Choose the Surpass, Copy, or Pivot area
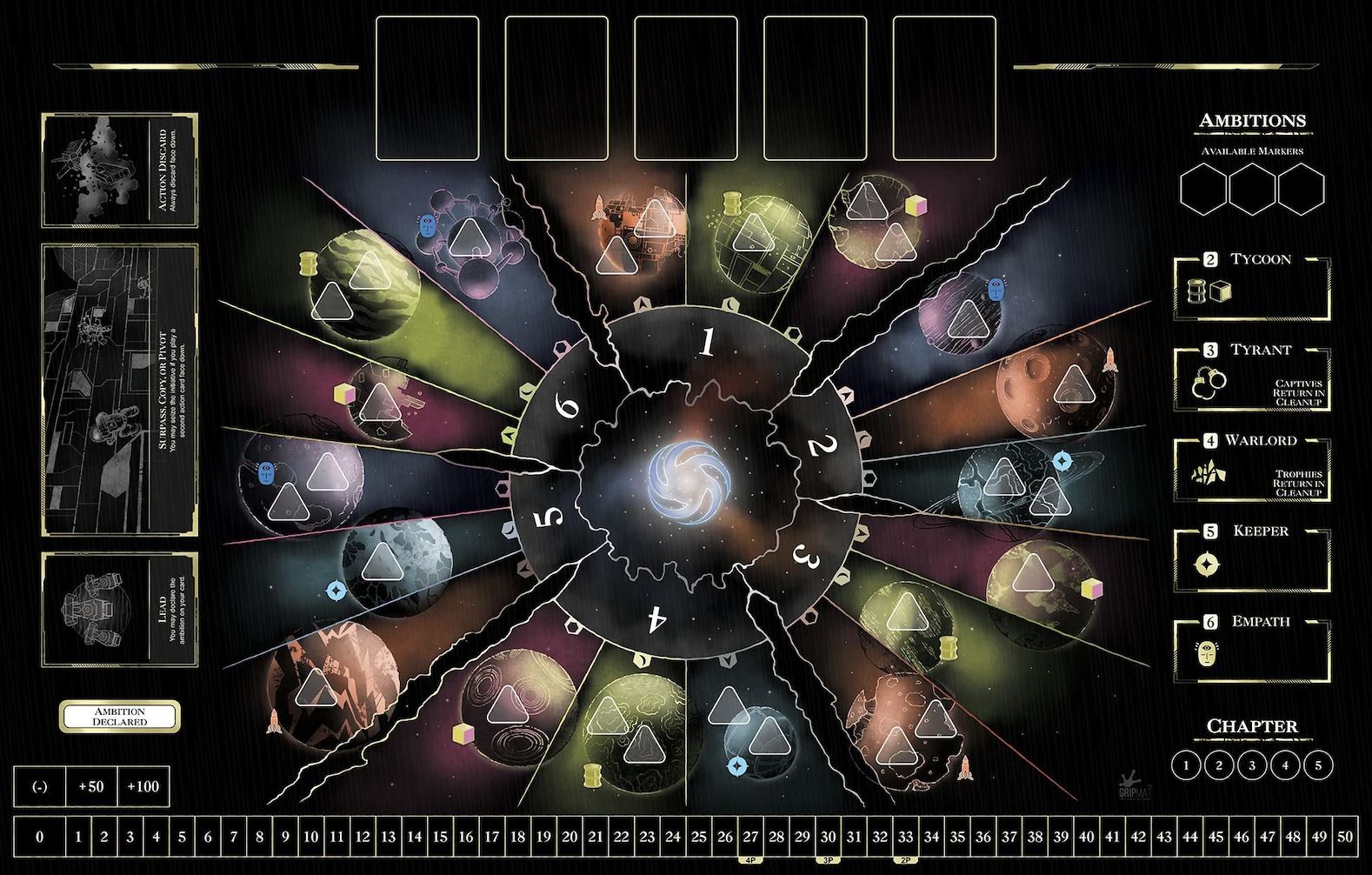The width and height of the screenshot is (1372, 875). click(120, 389)
